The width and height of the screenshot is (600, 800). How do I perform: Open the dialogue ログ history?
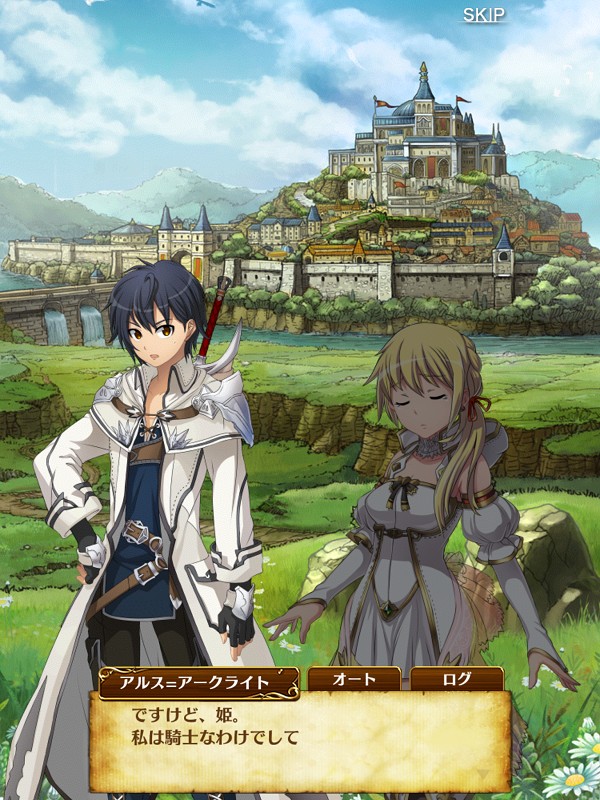[x=456, y=680]
